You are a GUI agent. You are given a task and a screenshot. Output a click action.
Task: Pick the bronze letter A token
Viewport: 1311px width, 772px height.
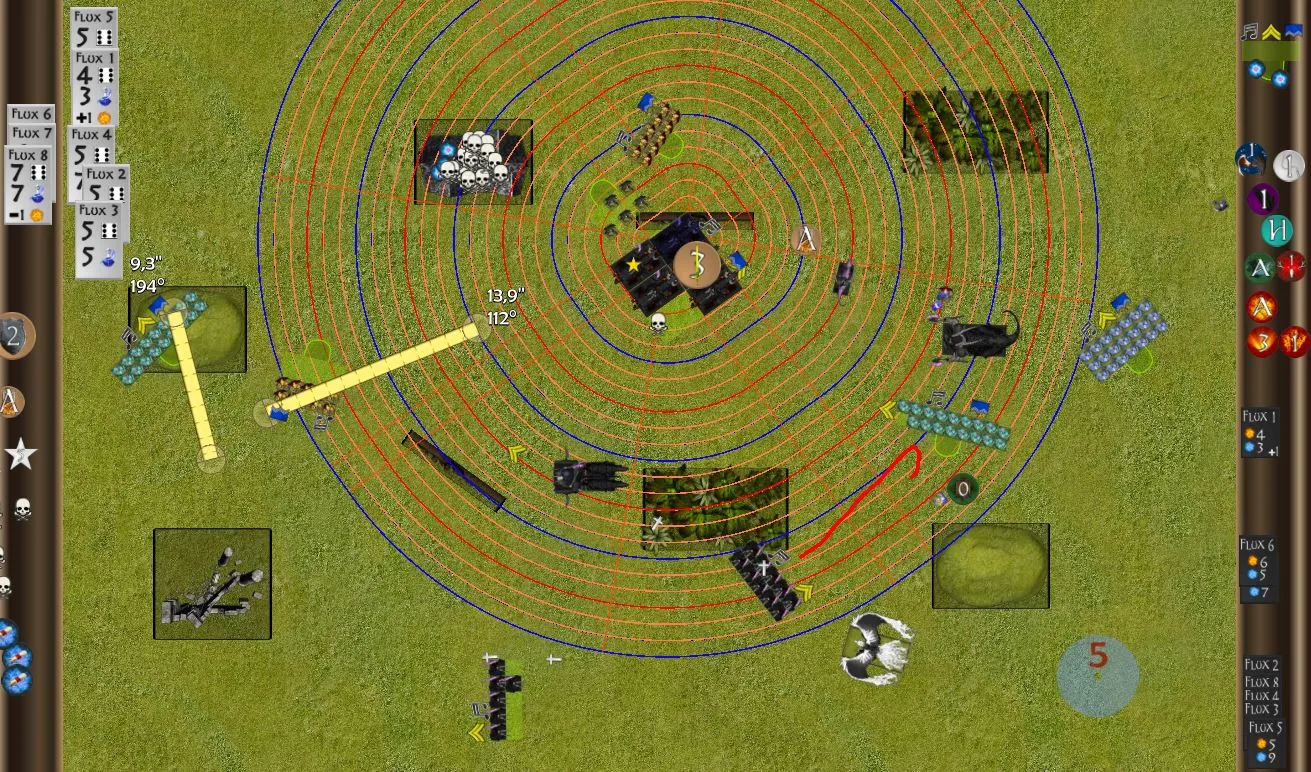point(11,402)
